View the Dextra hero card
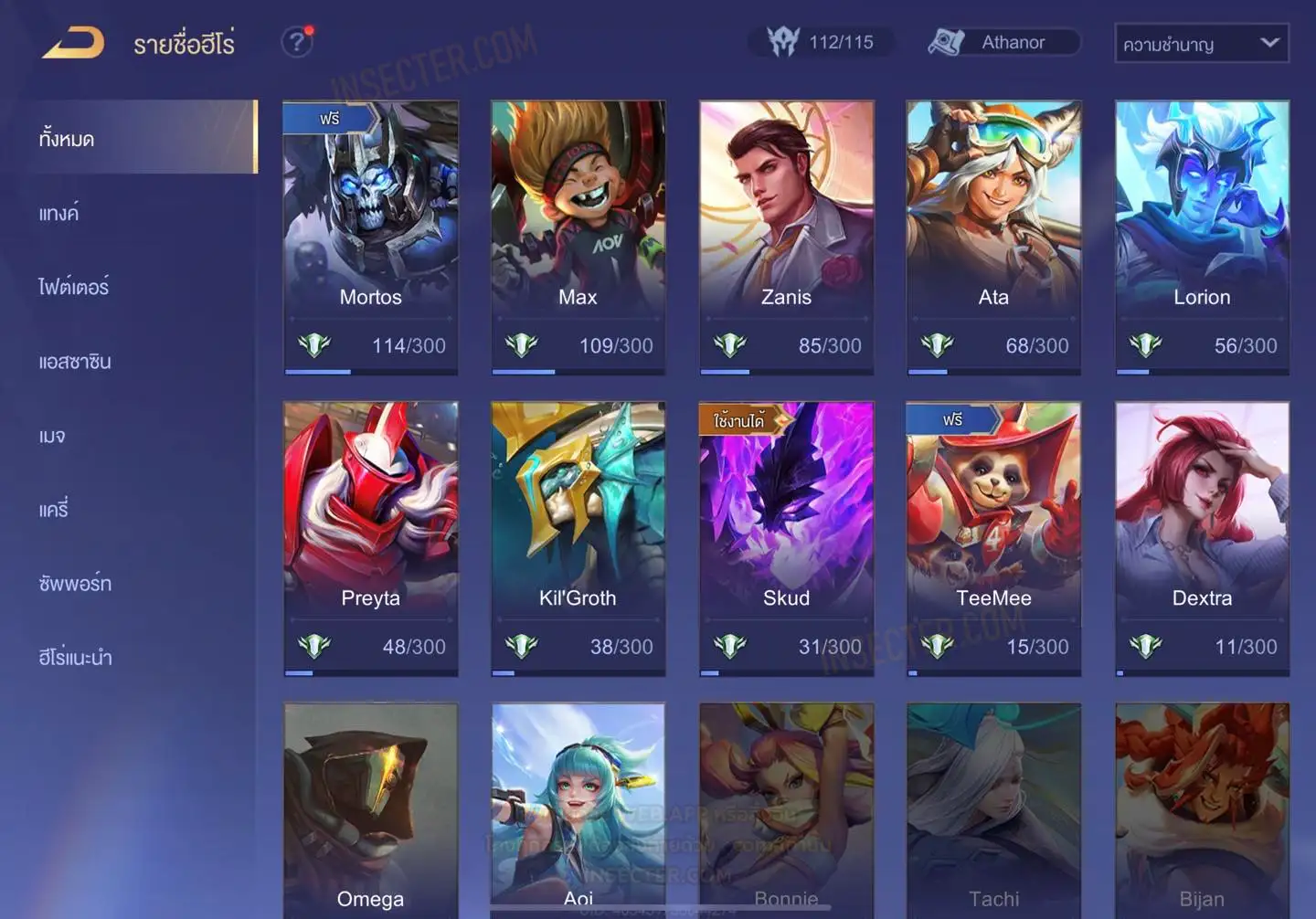1316x919 pixels. coord(1202,537)
